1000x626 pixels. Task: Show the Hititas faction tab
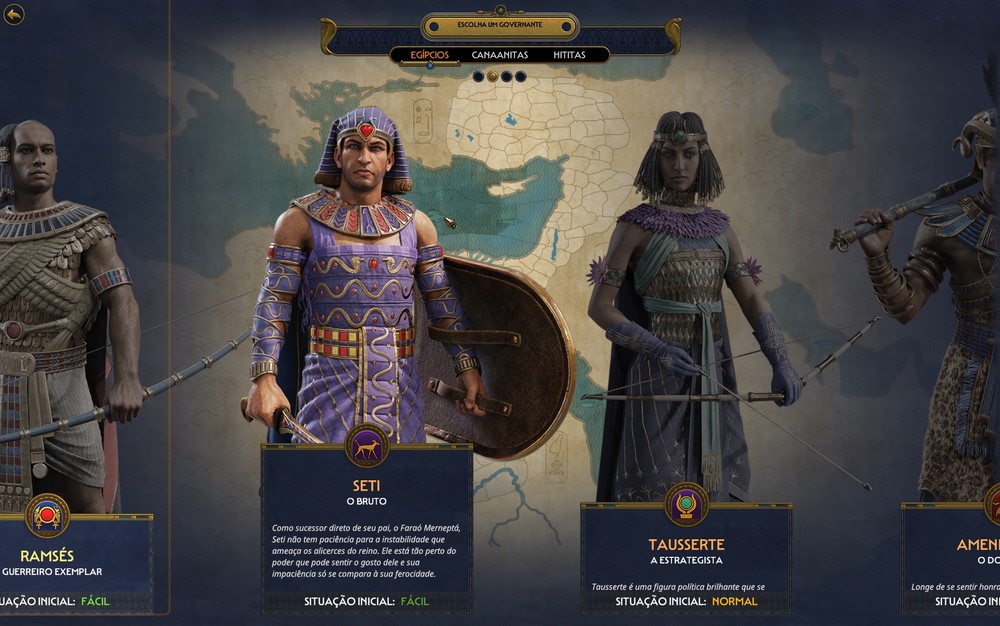(x=569, y=55)
